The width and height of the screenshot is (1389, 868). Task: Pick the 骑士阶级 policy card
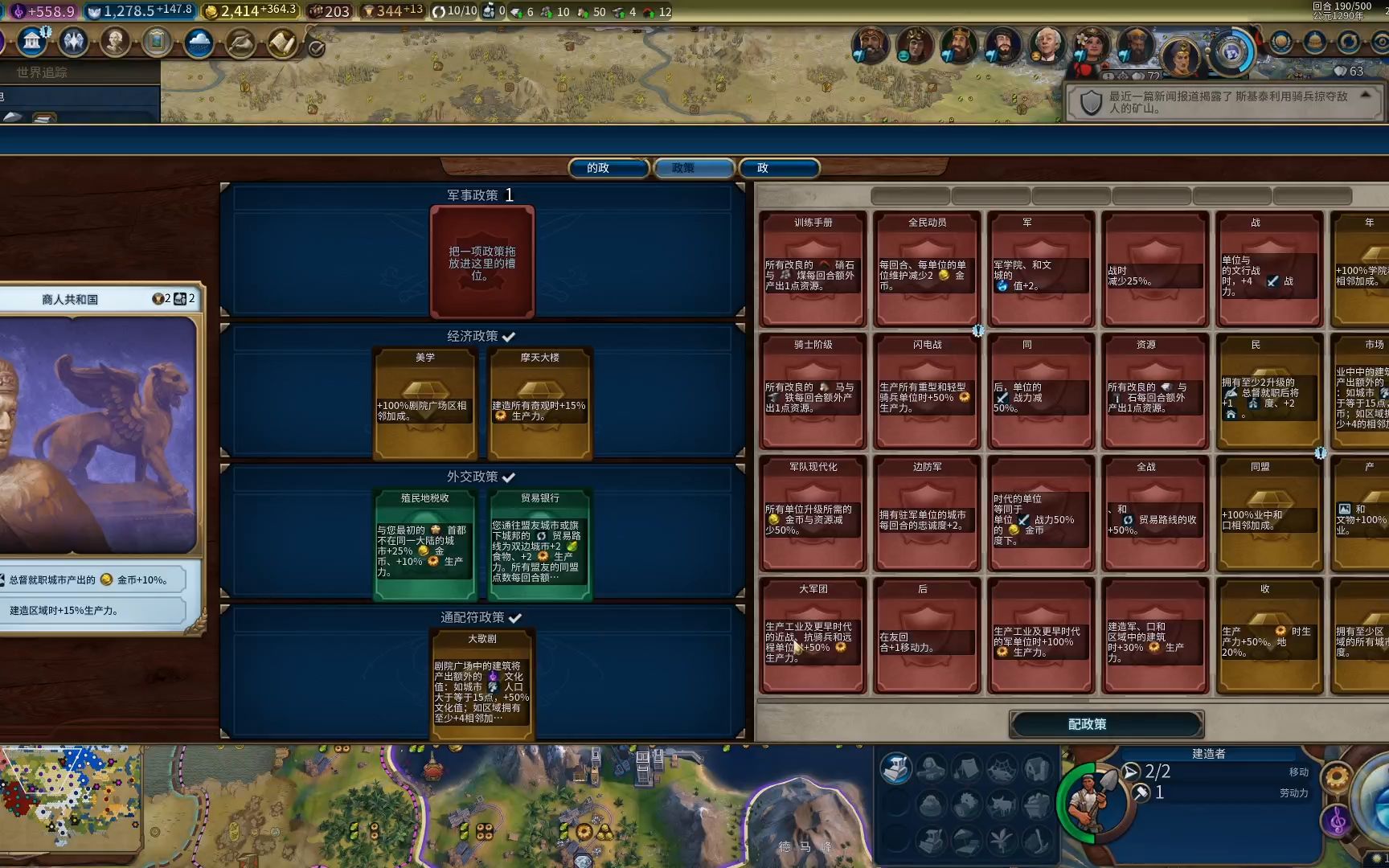pos(813,391)
